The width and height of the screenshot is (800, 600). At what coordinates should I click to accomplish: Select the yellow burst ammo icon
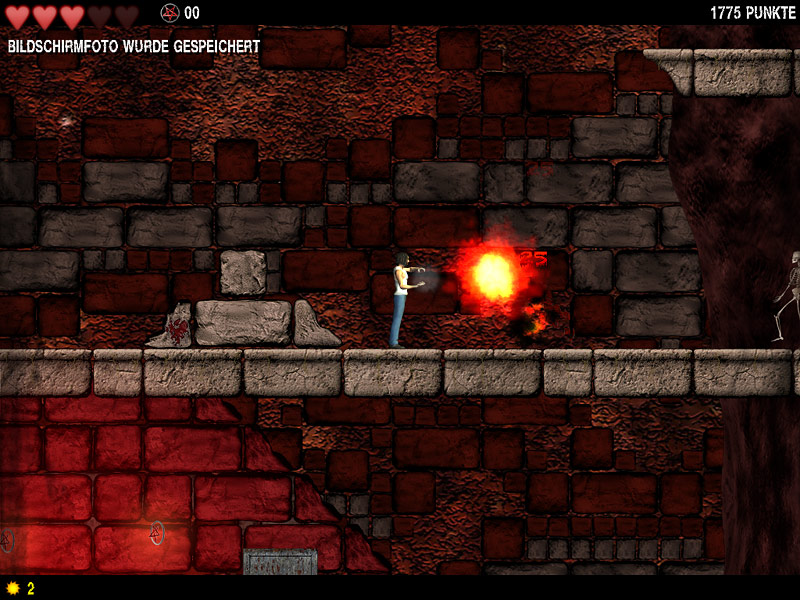[13, 588]
